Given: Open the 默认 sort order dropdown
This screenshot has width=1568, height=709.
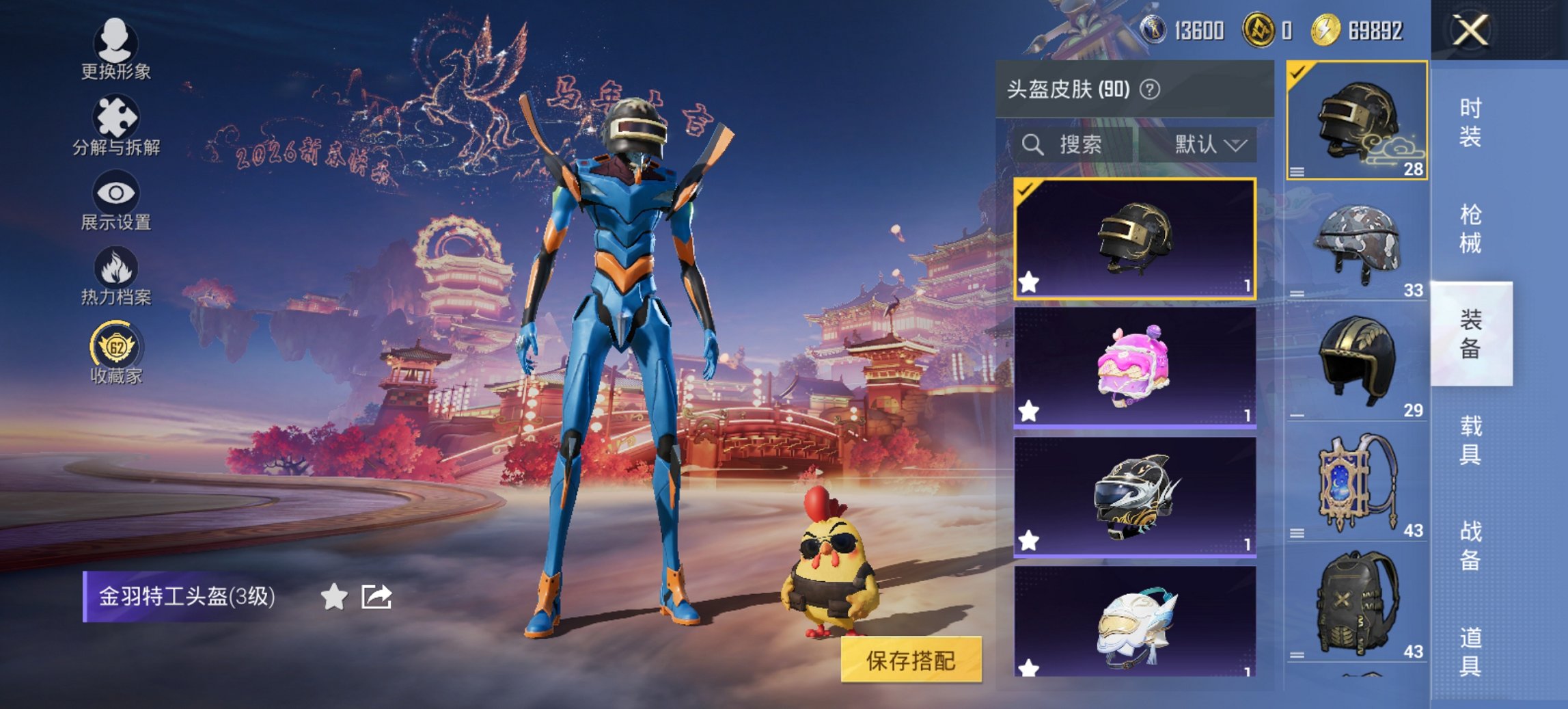Looking at the screenshot, I should click(1213, 145).
